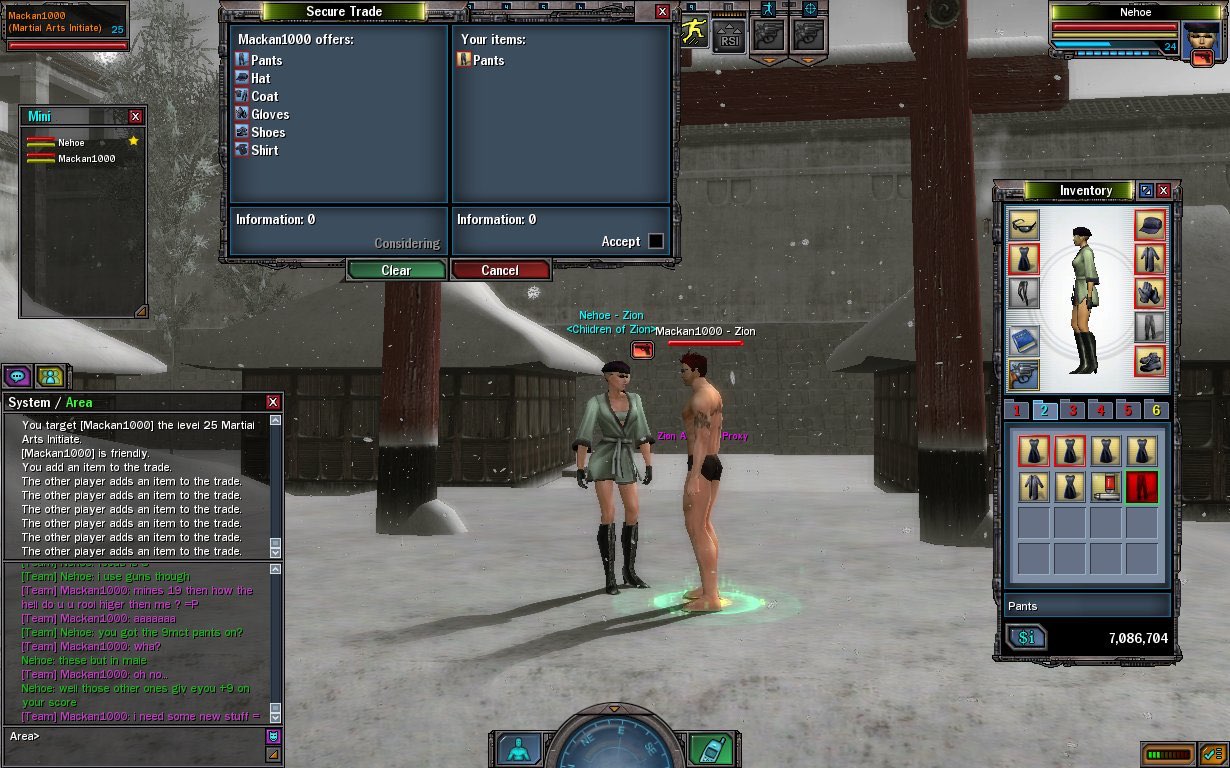Select Pants under Your items

pos(488,60)
